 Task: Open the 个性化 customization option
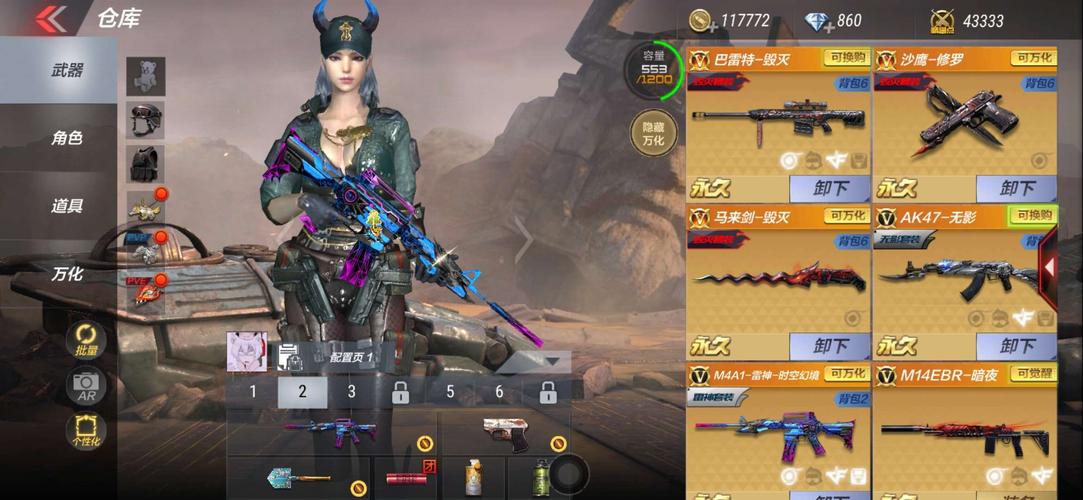pyautogui.click(x=86, y=431)
